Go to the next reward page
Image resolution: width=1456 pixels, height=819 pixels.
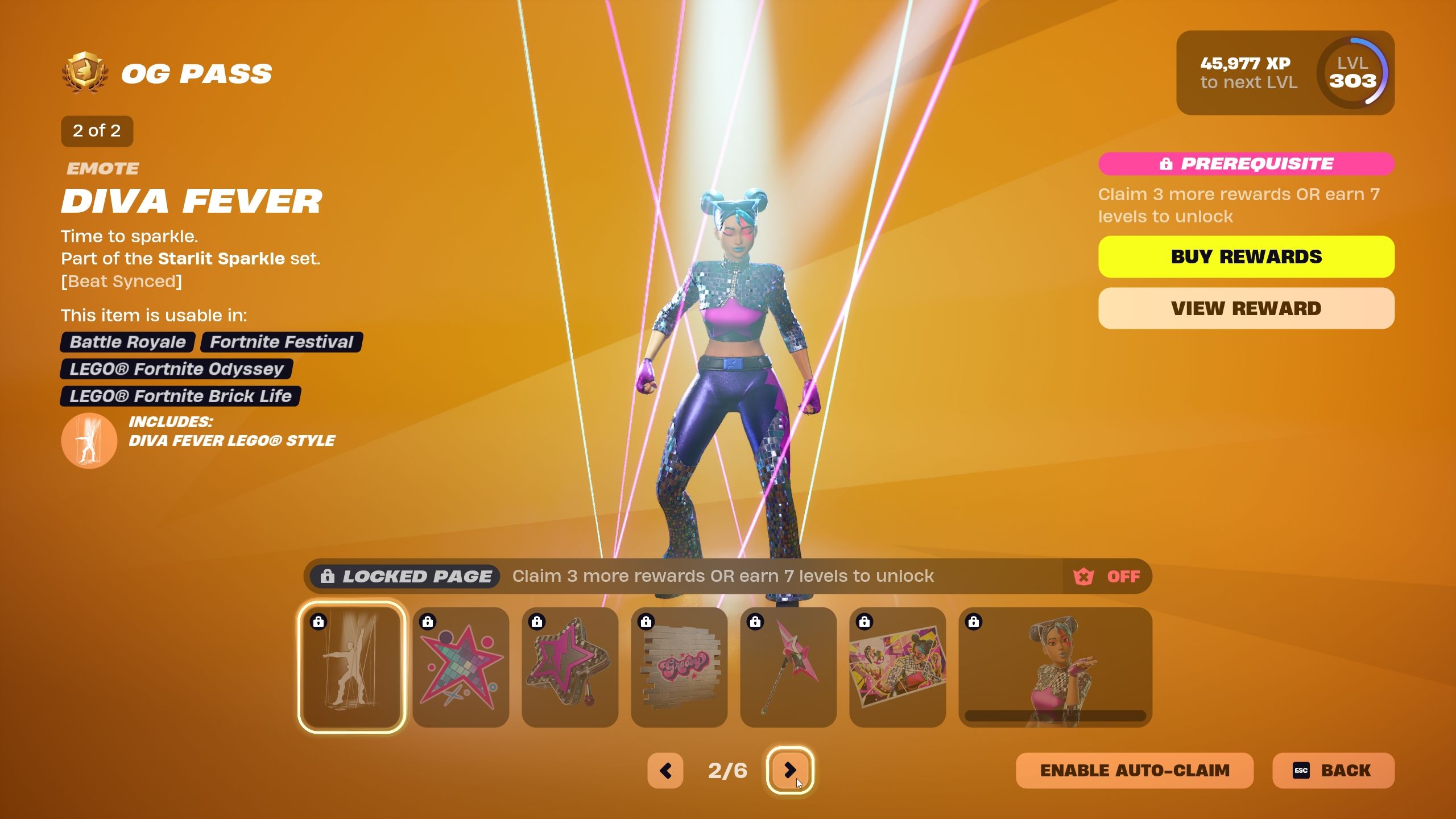pyautogui.click(x=790, y=771)
